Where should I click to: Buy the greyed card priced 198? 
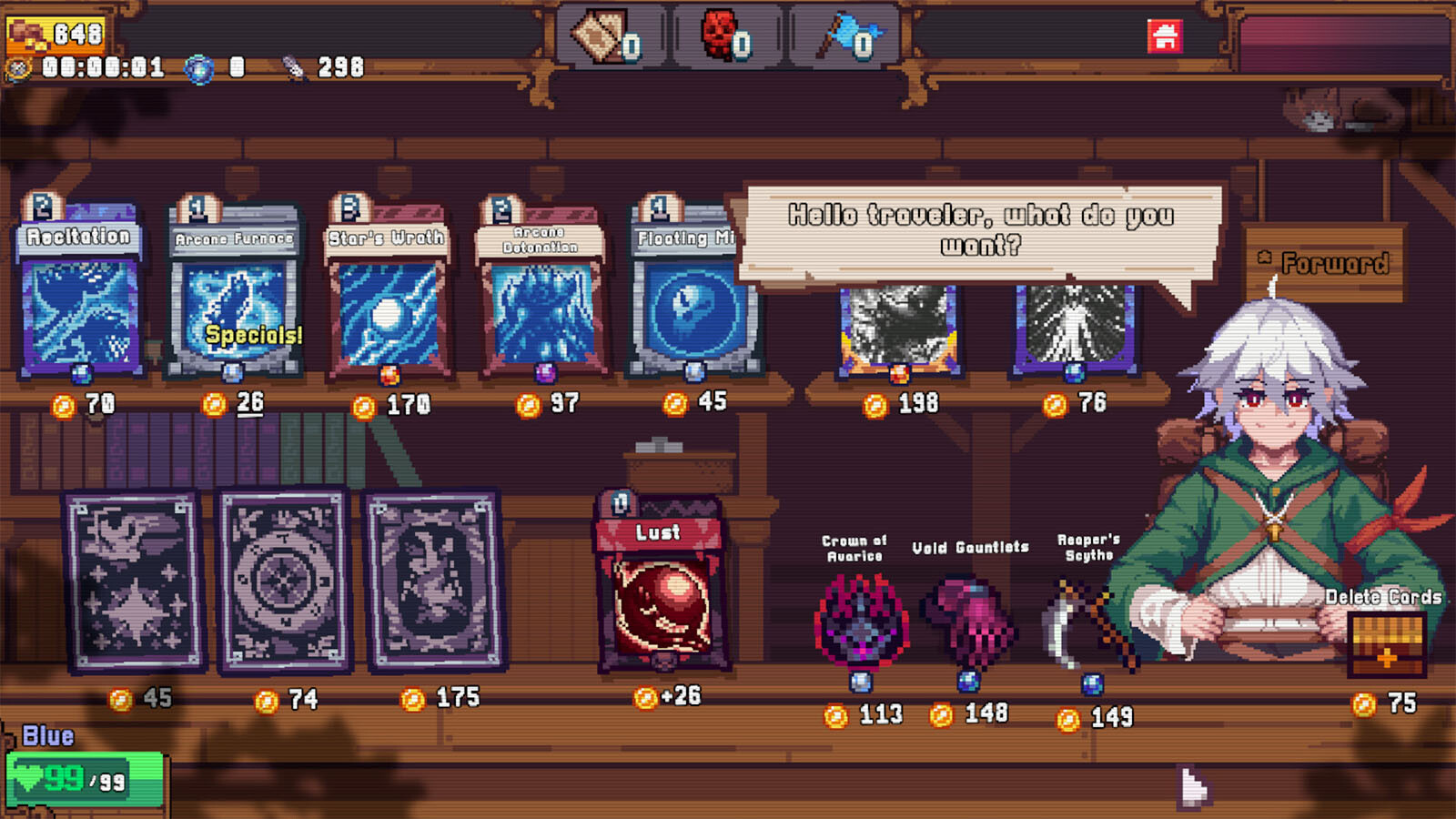click(898, 329)
